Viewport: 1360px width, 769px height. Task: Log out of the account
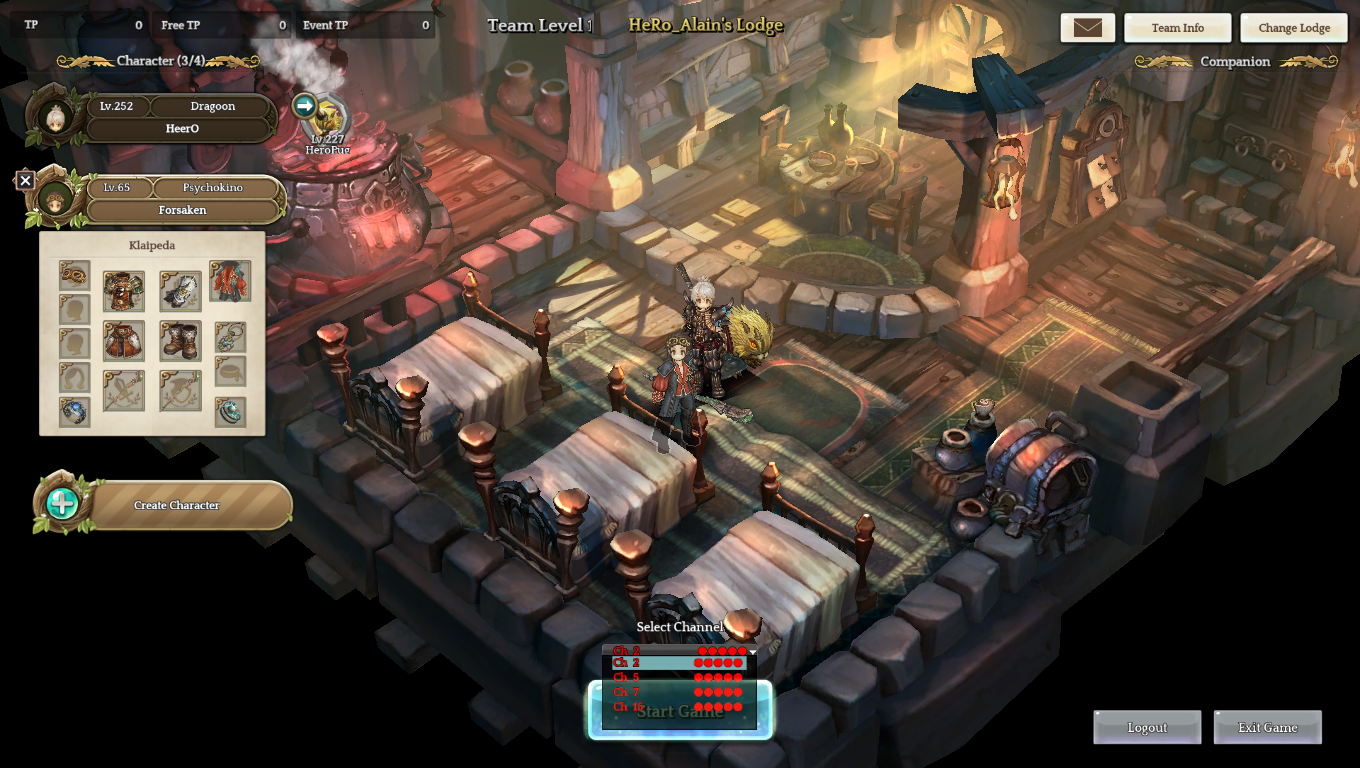pos(1147,728)
